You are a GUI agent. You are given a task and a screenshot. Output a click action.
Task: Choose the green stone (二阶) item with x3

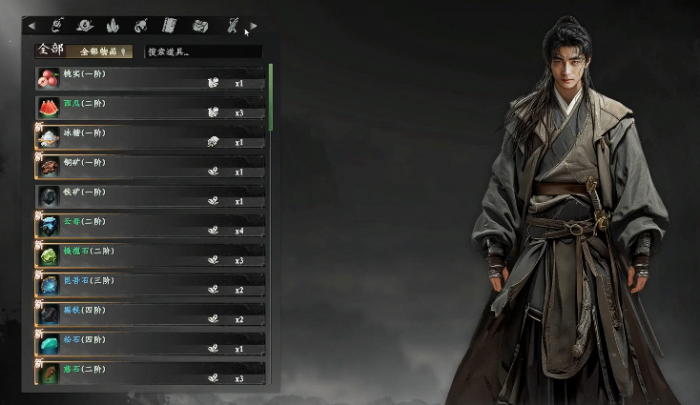point(150,255)
